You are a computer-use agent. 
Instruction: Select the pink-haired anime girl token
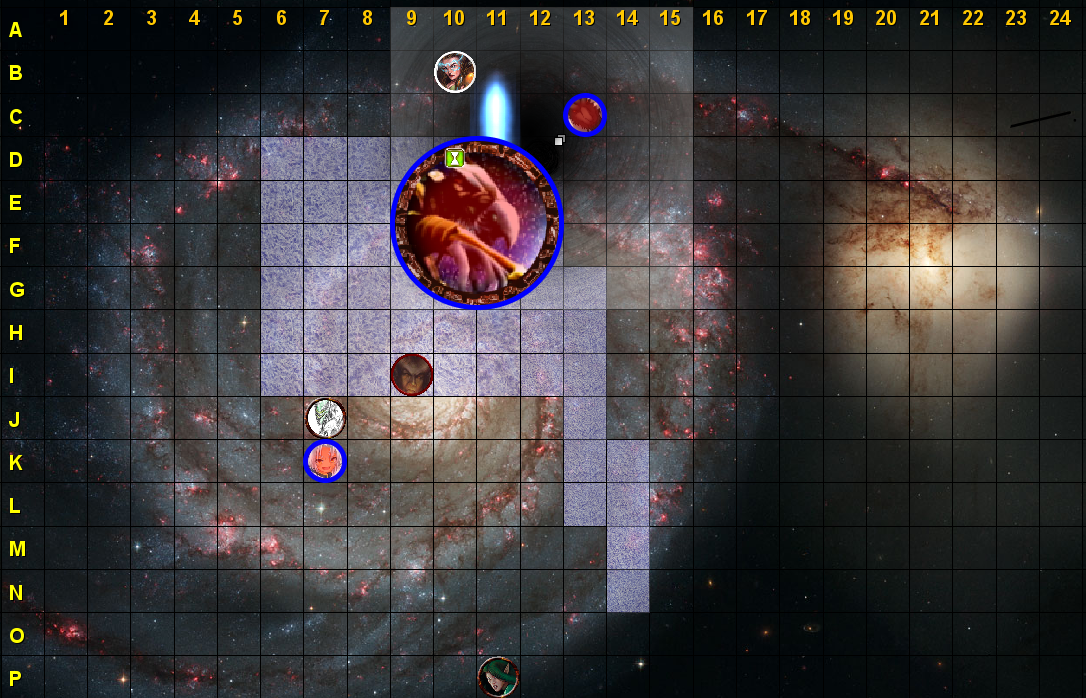pyautogui.click(x=325, y=461)
